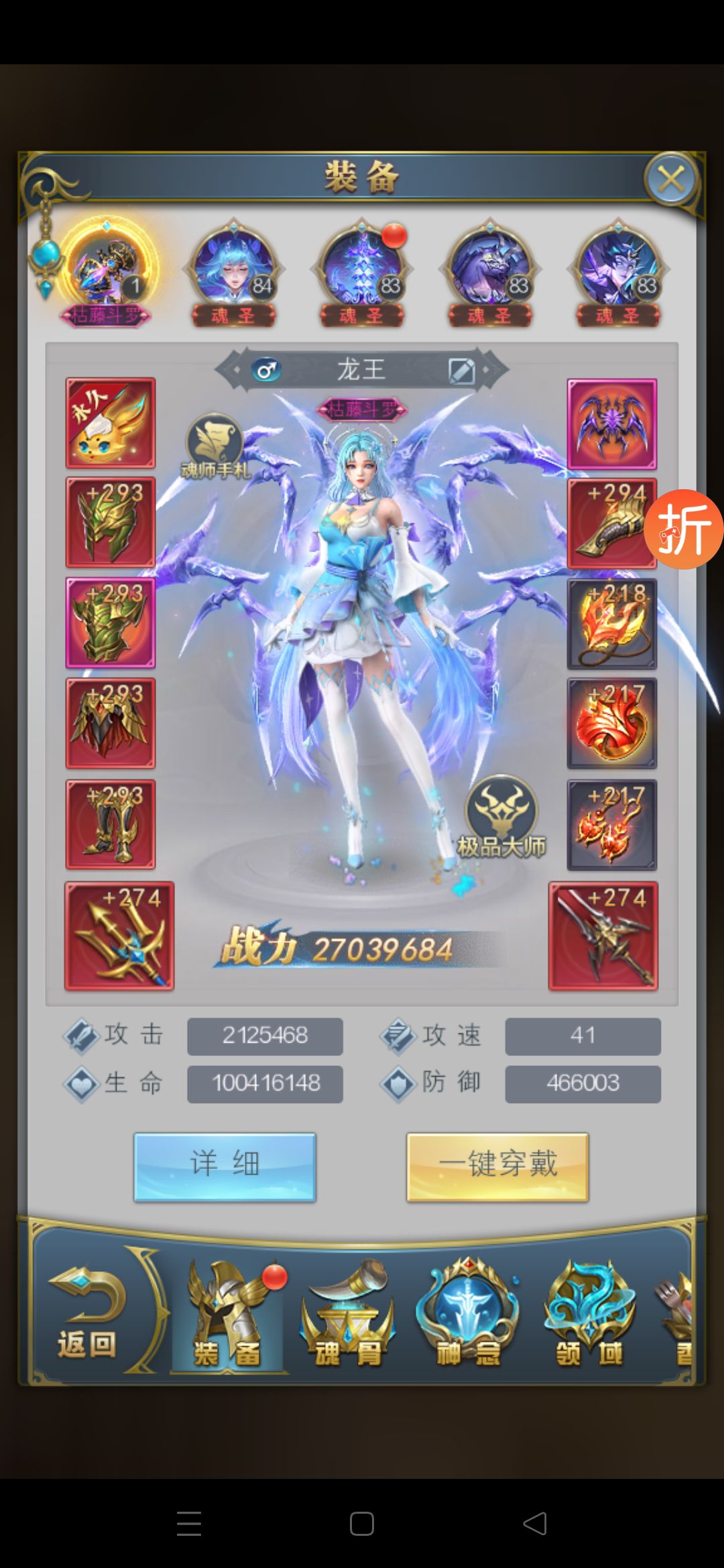Screen dimensions: 724x1568
Task: Switch to the 魂骨 tab
Action: 348,1315
